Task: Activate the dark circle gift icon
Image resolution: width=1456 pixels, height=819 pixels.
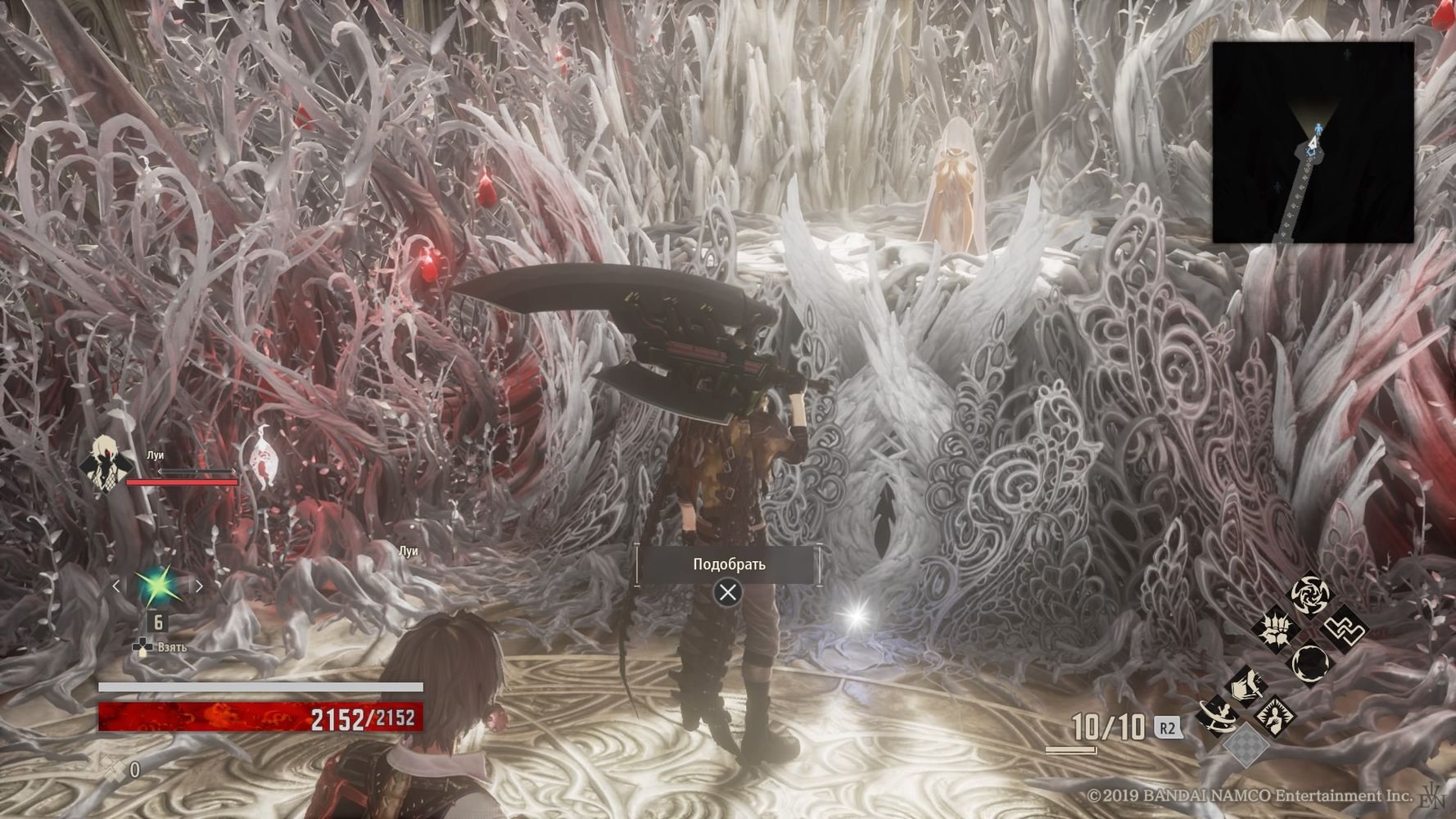Action: pyautogui.click(x=1310, y=663)
